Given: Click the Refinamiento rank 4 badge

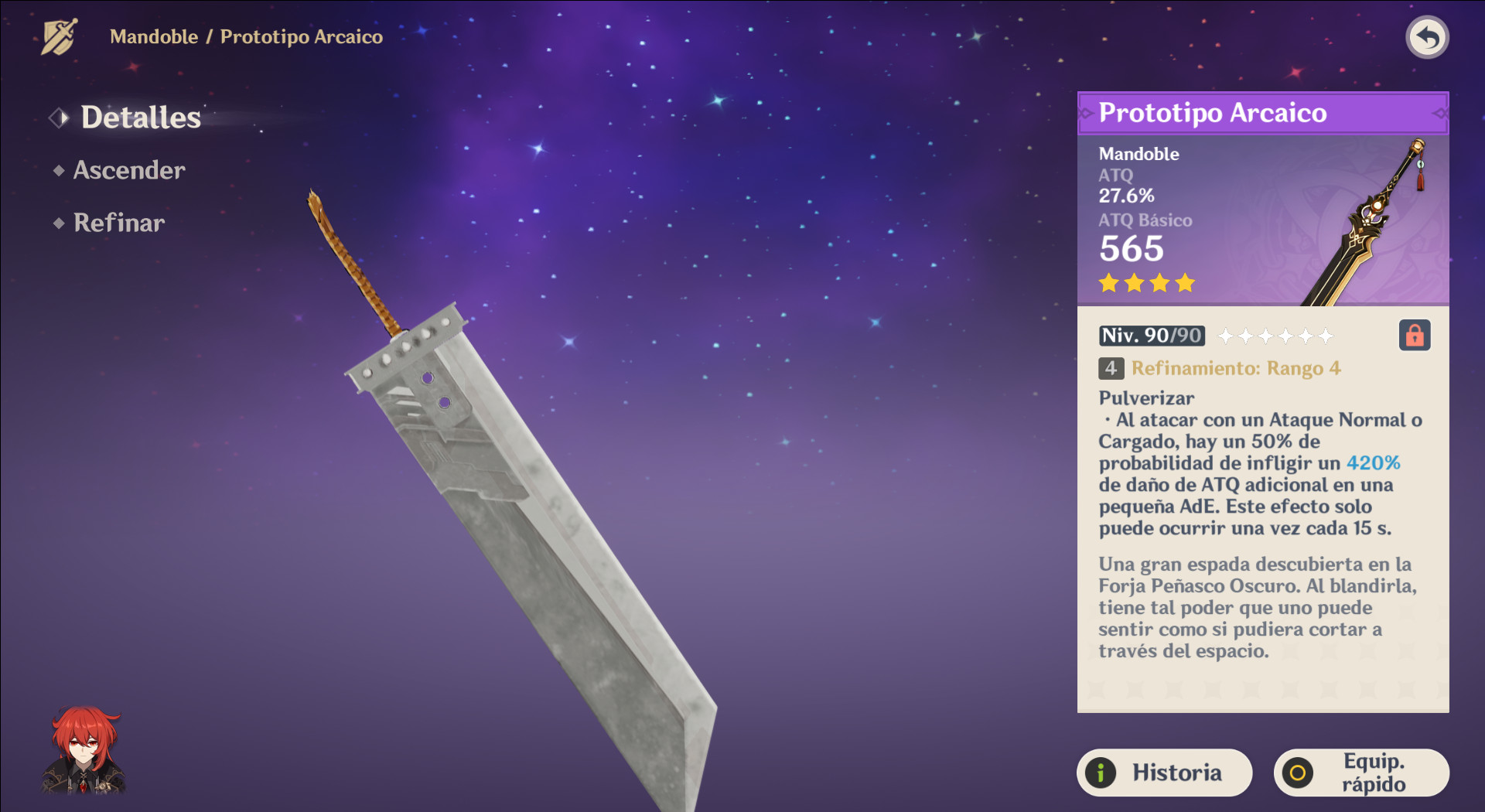Looking at the screenshot, I should coord(1111,369).
